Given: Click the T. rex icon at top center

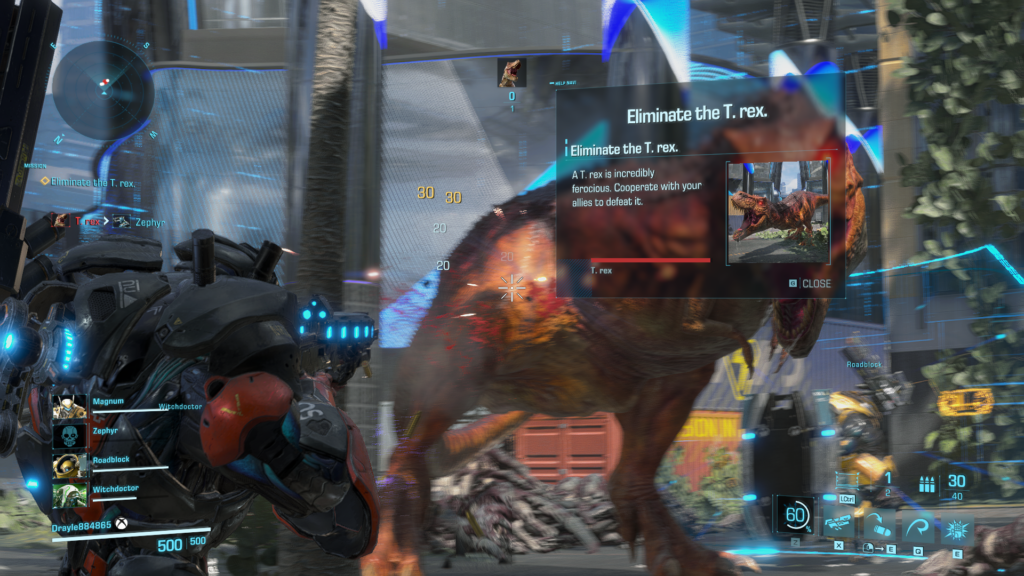Looking at the screenshot, I should point(511,72).
